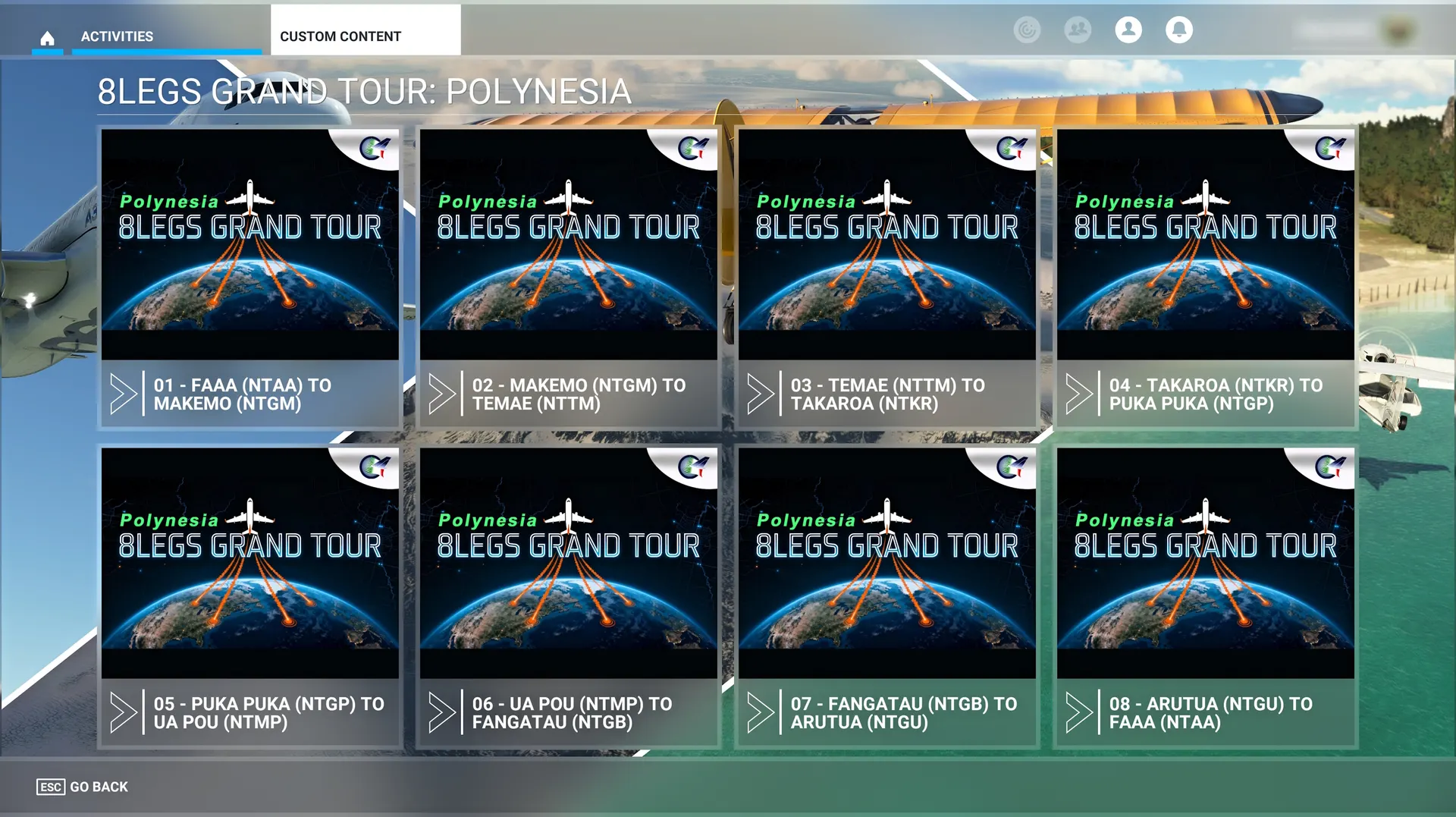Start leg 03 Temae to Takaroa

(886, 278)
